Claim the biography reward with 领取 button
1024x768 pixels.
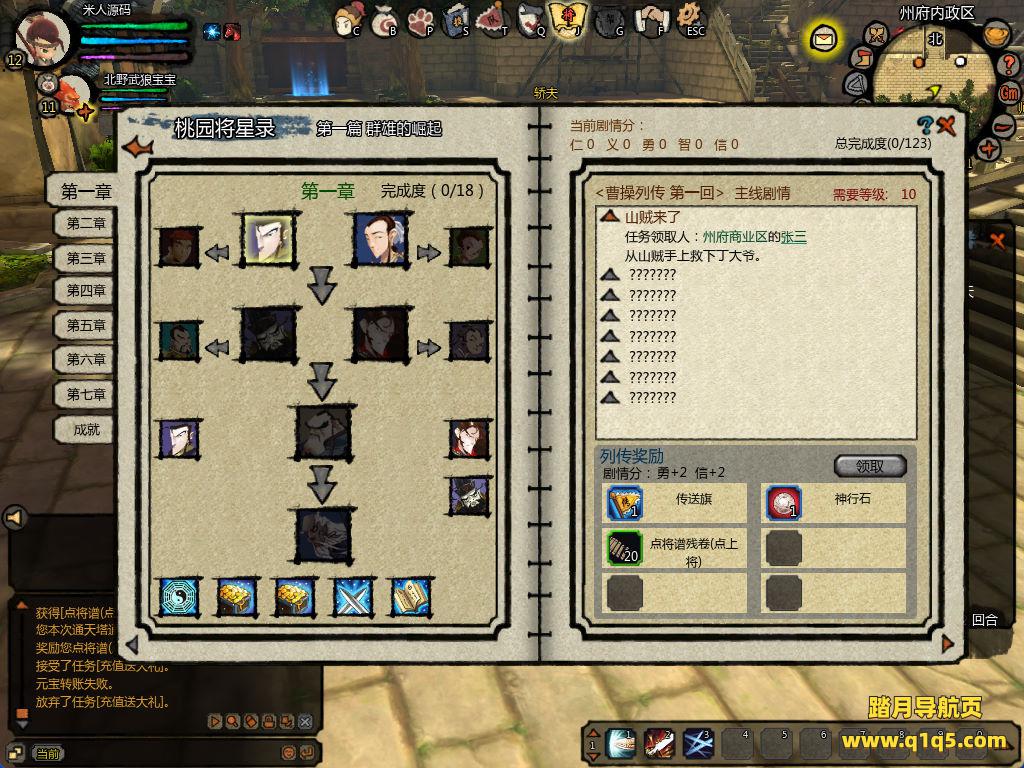[870, 466]
